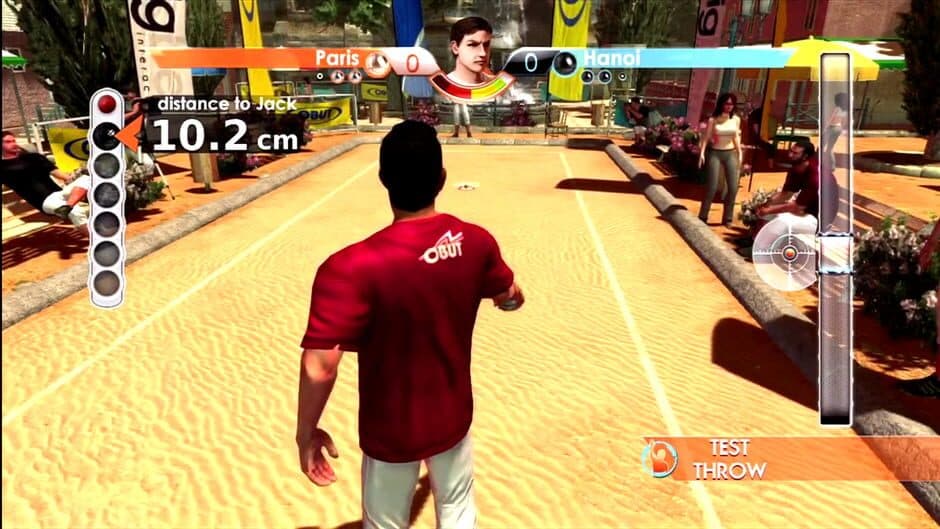
Task: Select the circular aiming target icon
Action: [x=787, y=254]
